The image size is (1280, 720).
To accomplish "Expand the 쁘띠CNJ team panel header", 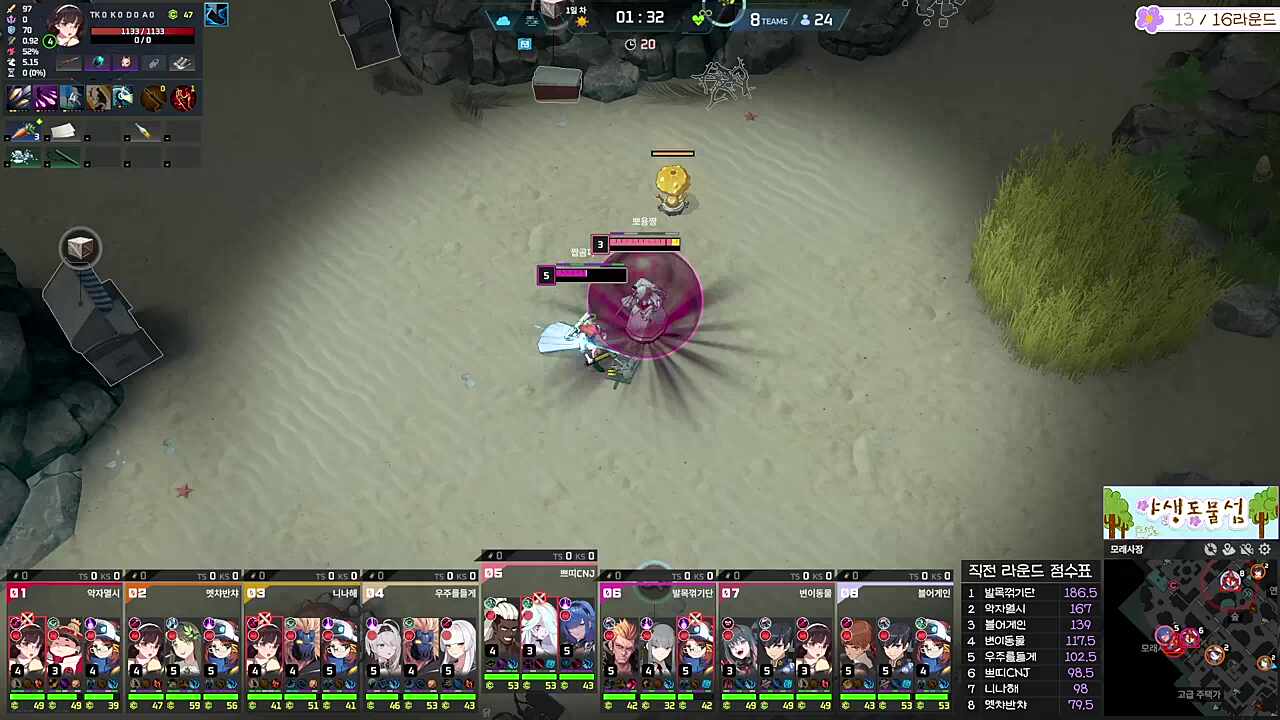I will (x=575, y=574).
